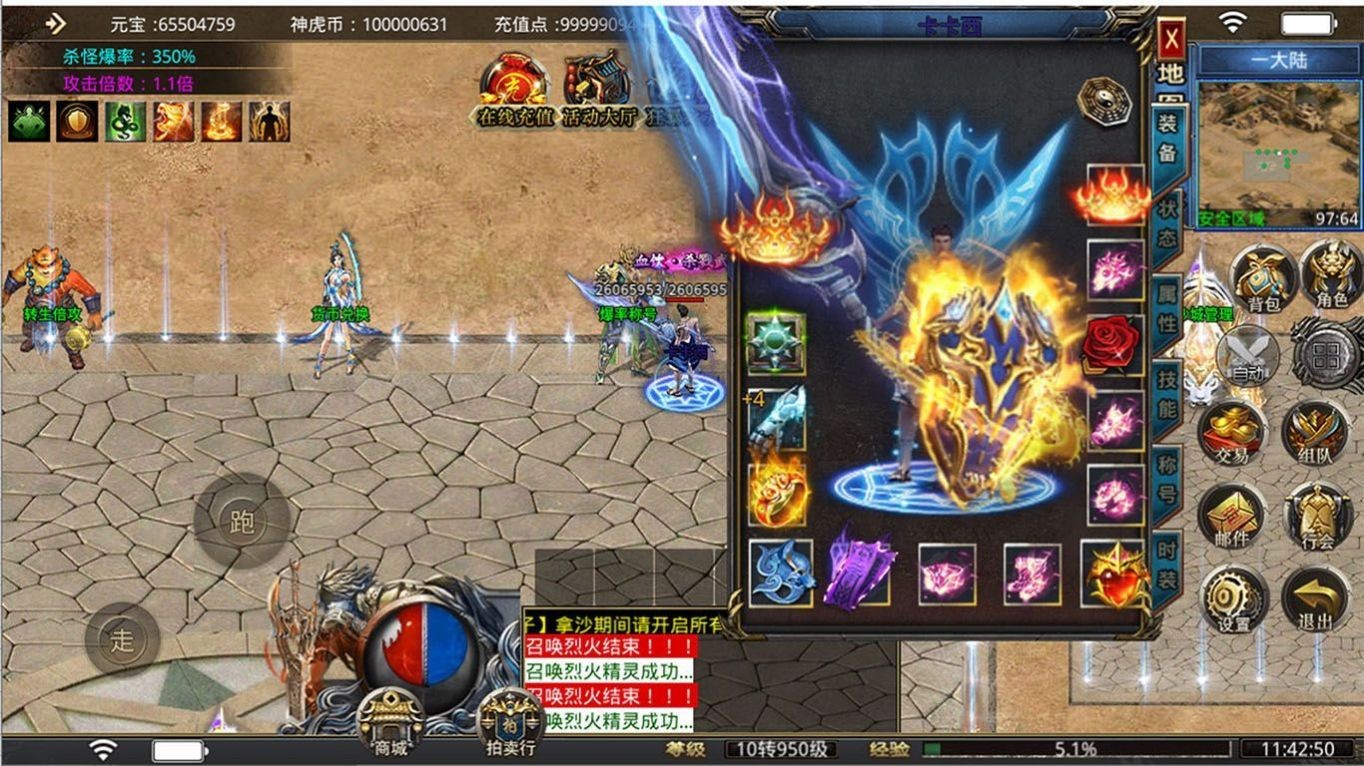The height and width of the screenshot is (766, 1364).
Task: Open the 背包 backpack icon
Action: (x=1262, y=281)
